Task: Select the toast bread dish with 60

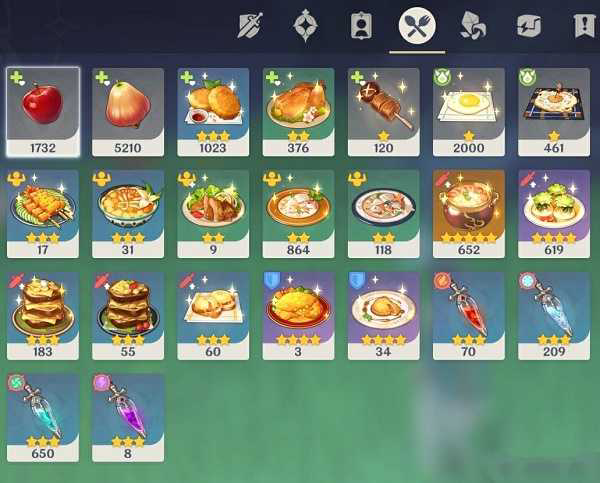Action: tap(213, 309)
